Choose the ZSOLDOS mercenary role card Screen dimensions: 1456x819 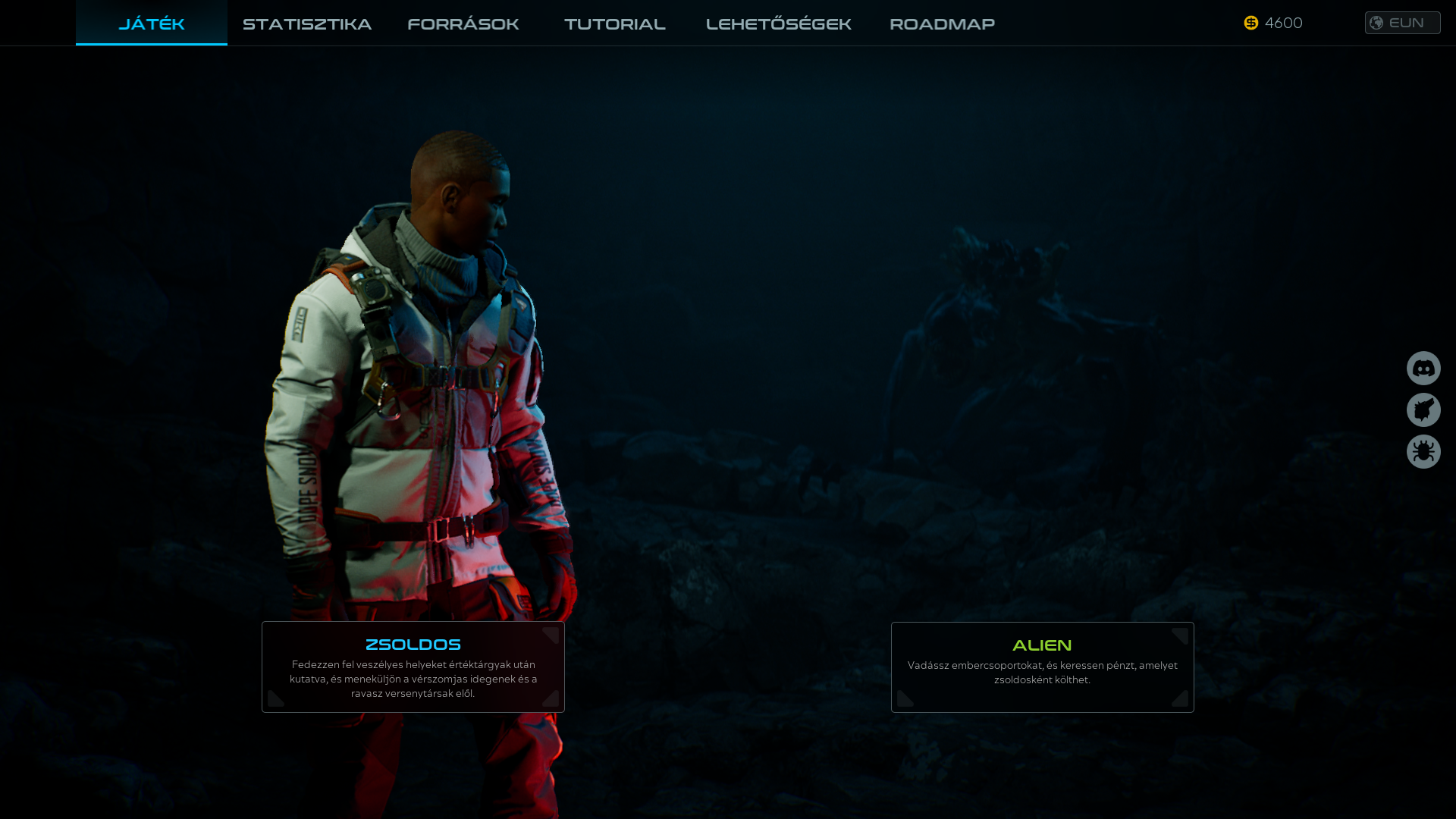(413, 667)
